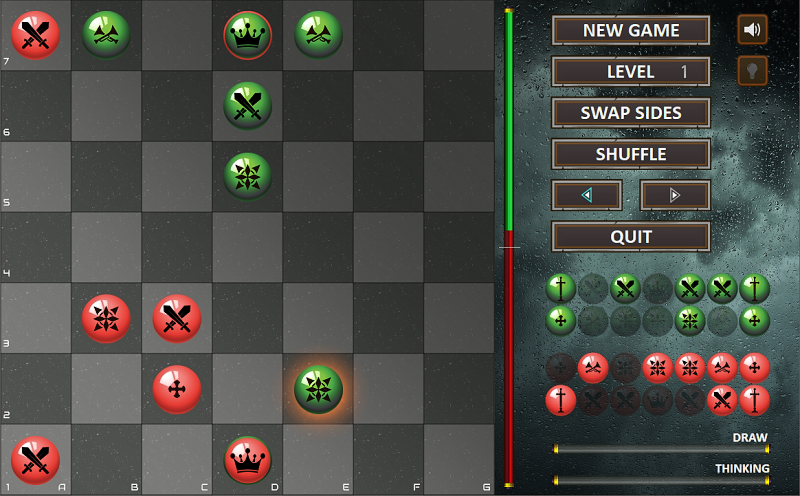Select the red swords piece on A1
The height and width of the screenshot is (496, 800).
(35, 460)
